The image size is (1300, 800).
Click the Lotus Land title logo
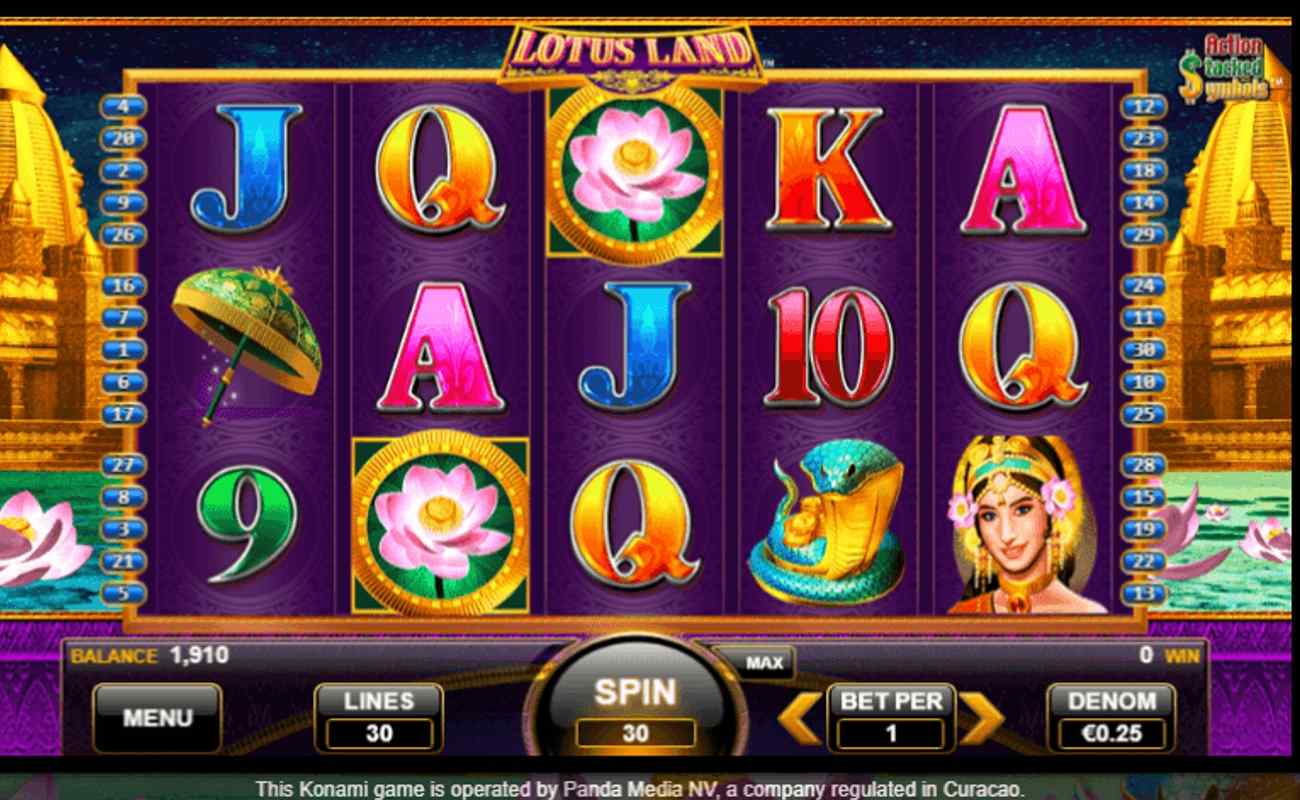pos(632,45)
